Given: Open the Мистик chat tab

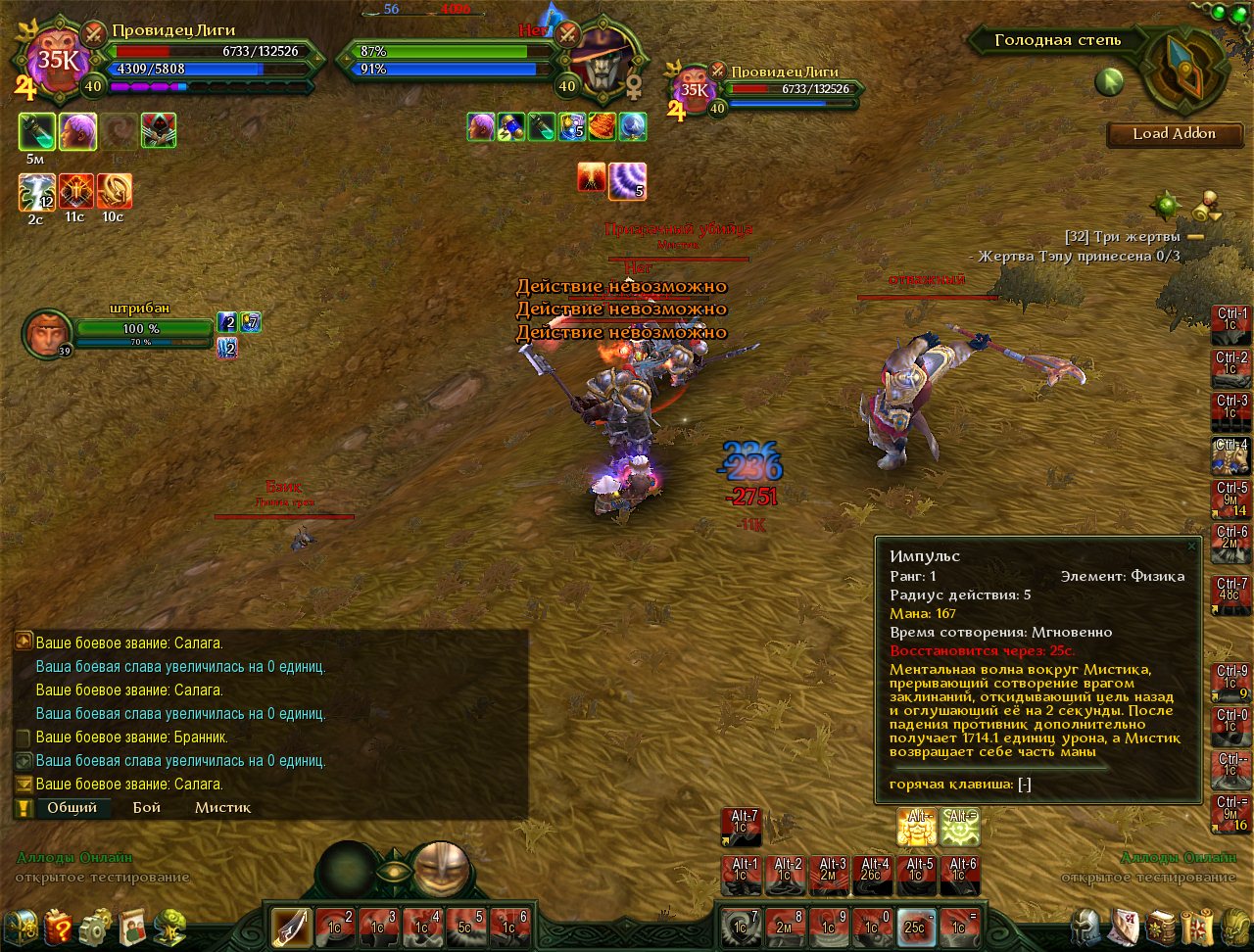Looking at the screenshot, I should coord(222,808).
